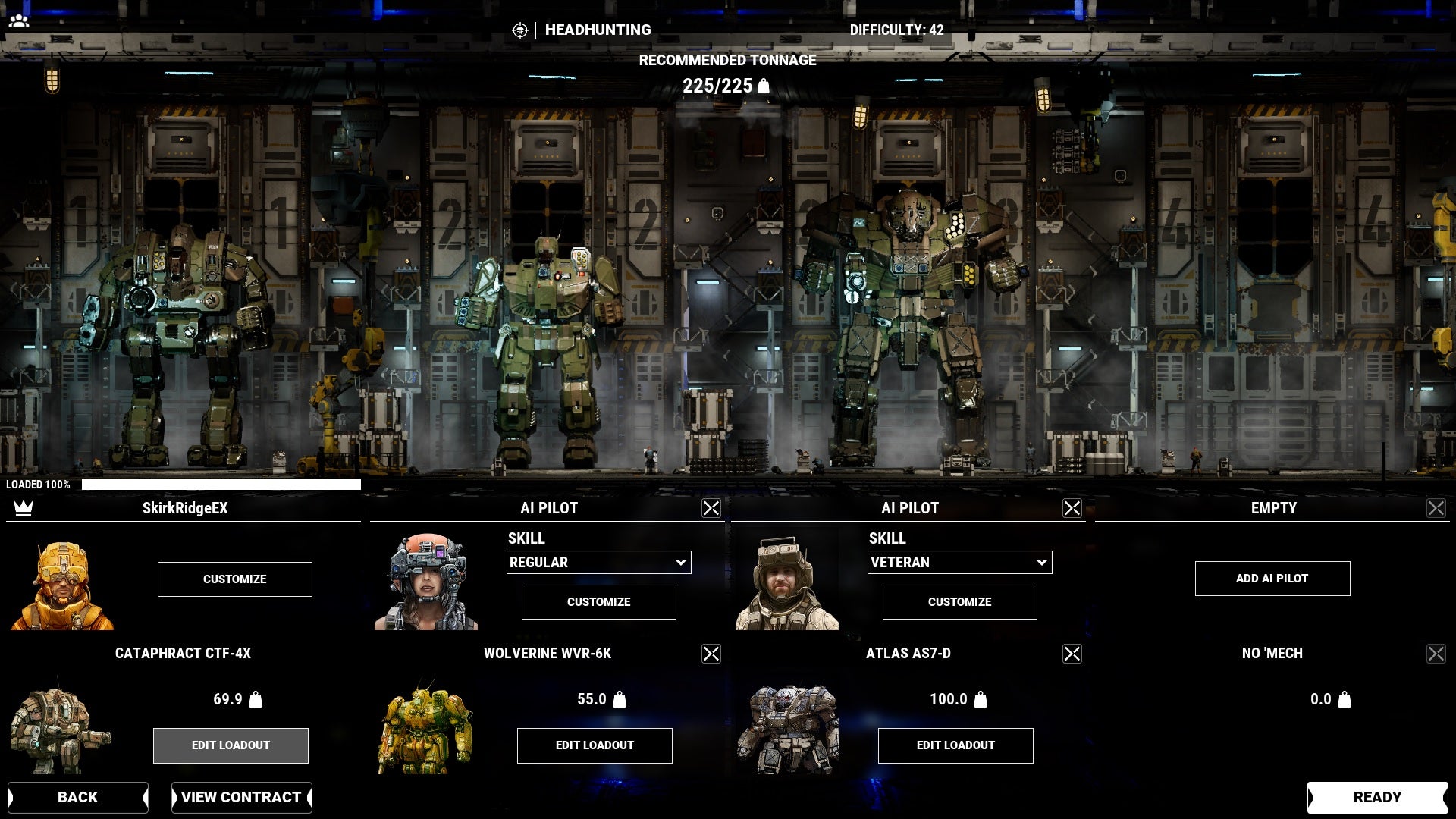Open the social players icon

pyautogui.click(x=19, y=21)
